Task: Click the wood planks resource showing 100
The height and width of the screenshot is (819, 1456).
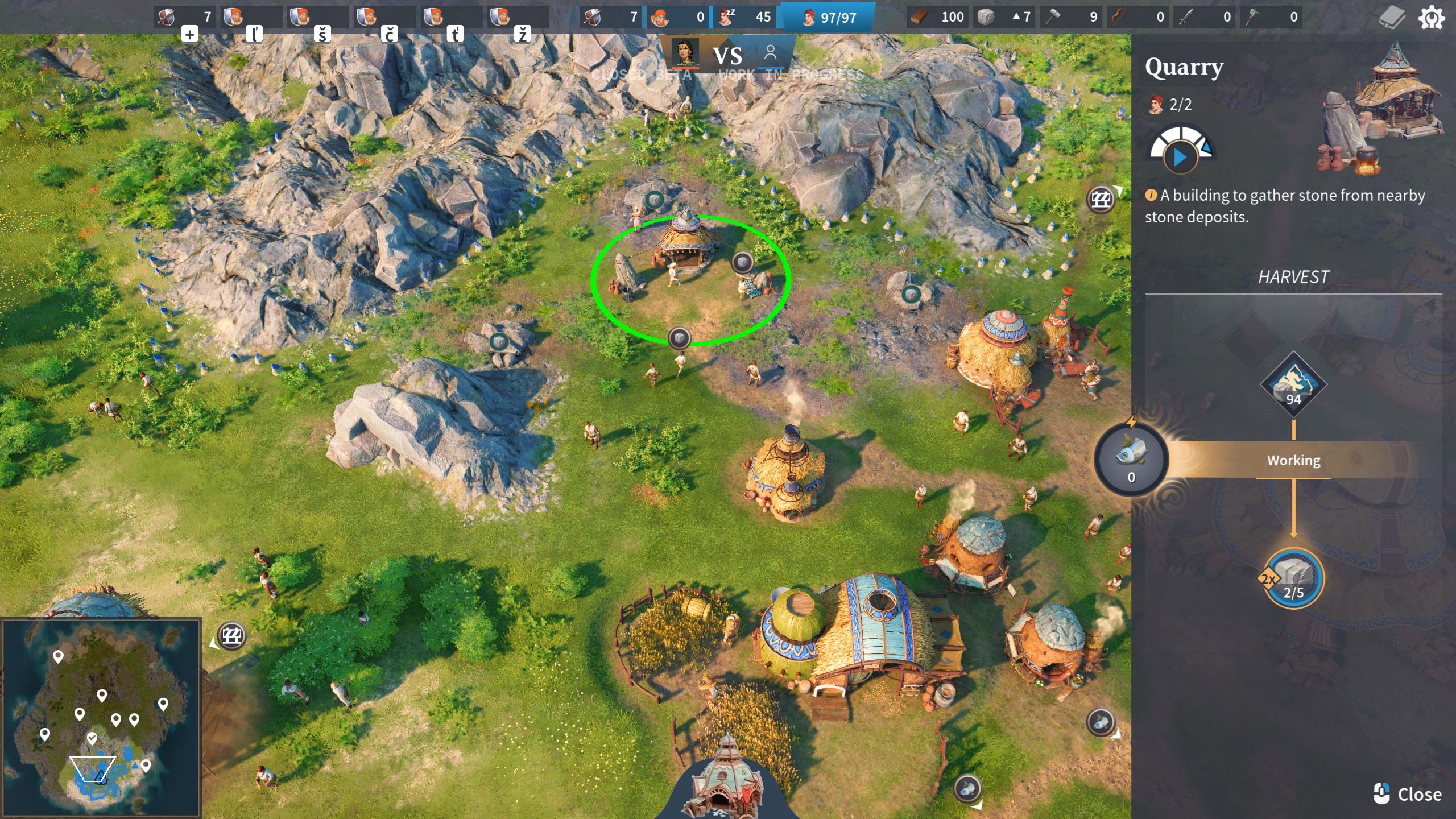Action: pos(937,17)
